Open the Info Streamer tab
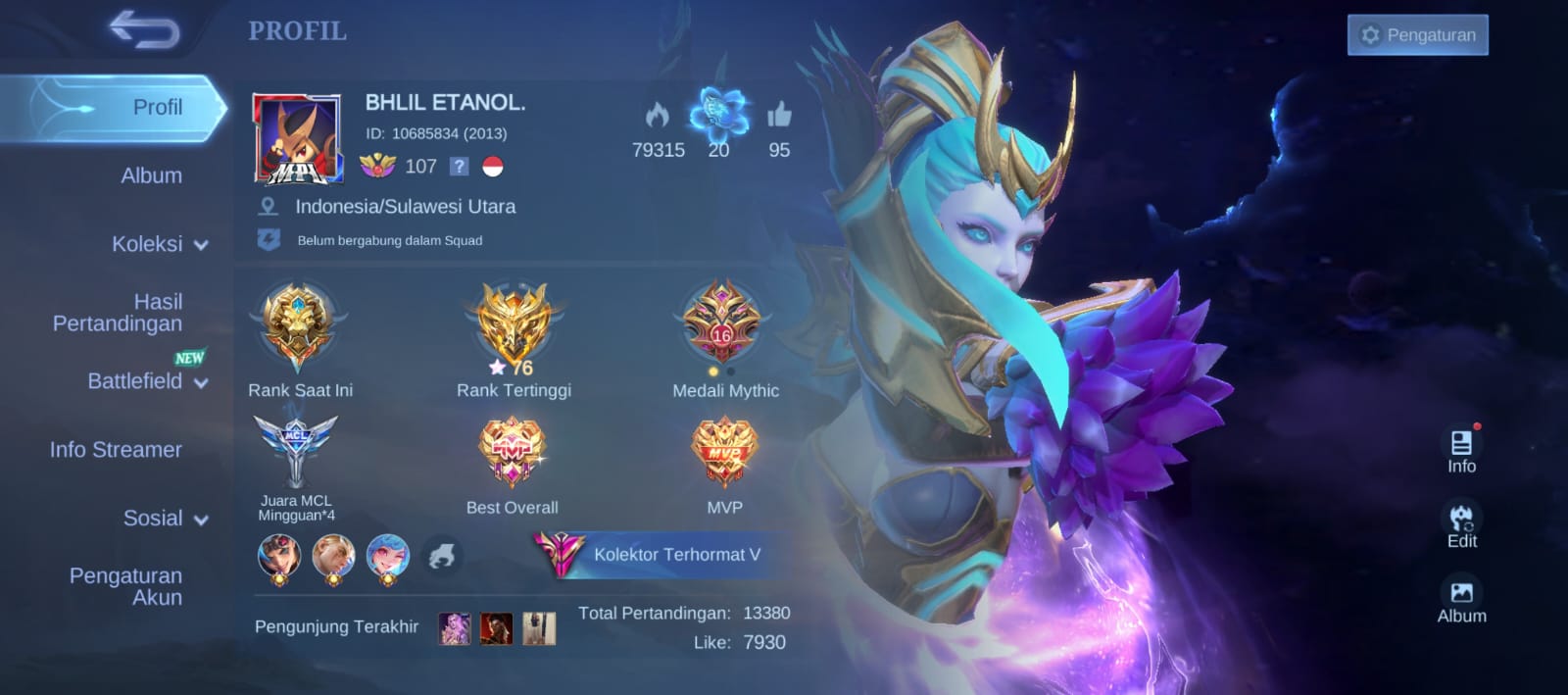Screen dimensions: 1568x695 click(x=116, y=450)
